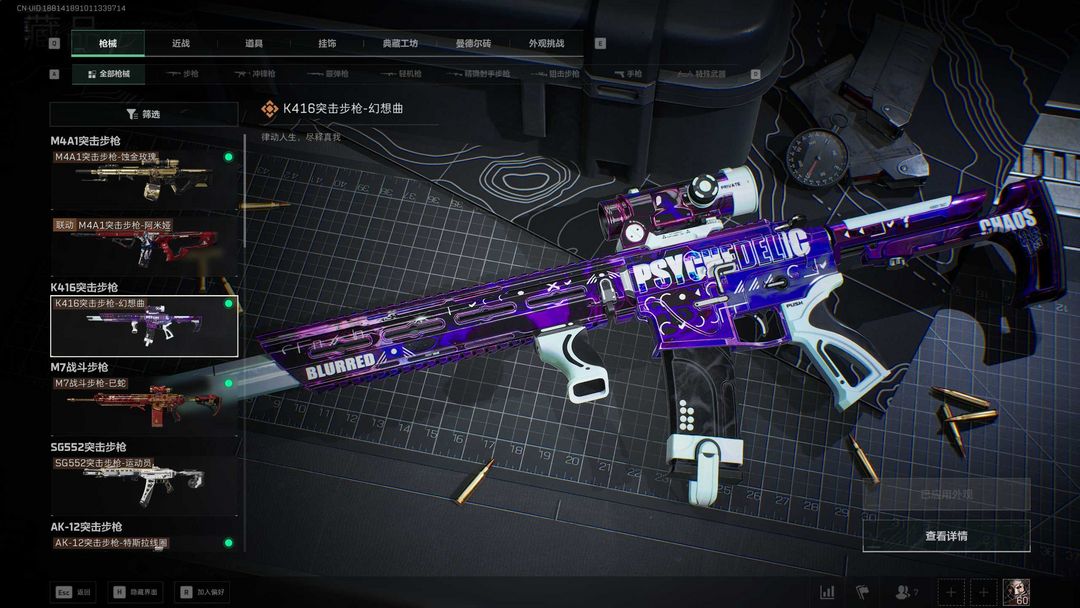Open the 典藏工坊 tab
Viewport: 1080px width, 608px height.
(x=400, y=44)
